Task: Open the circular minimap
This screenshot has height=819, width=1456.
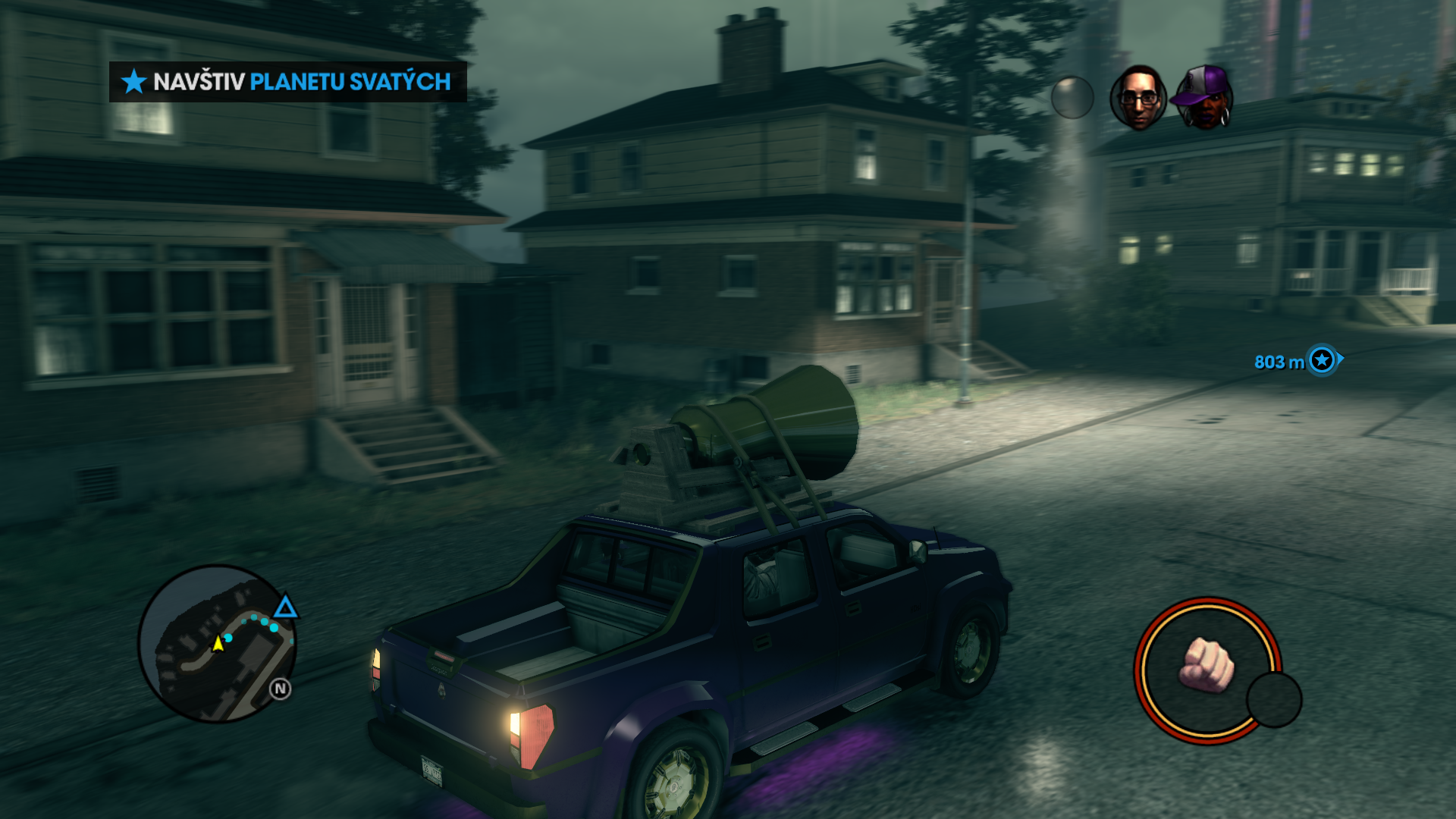Action: point(217,644)
